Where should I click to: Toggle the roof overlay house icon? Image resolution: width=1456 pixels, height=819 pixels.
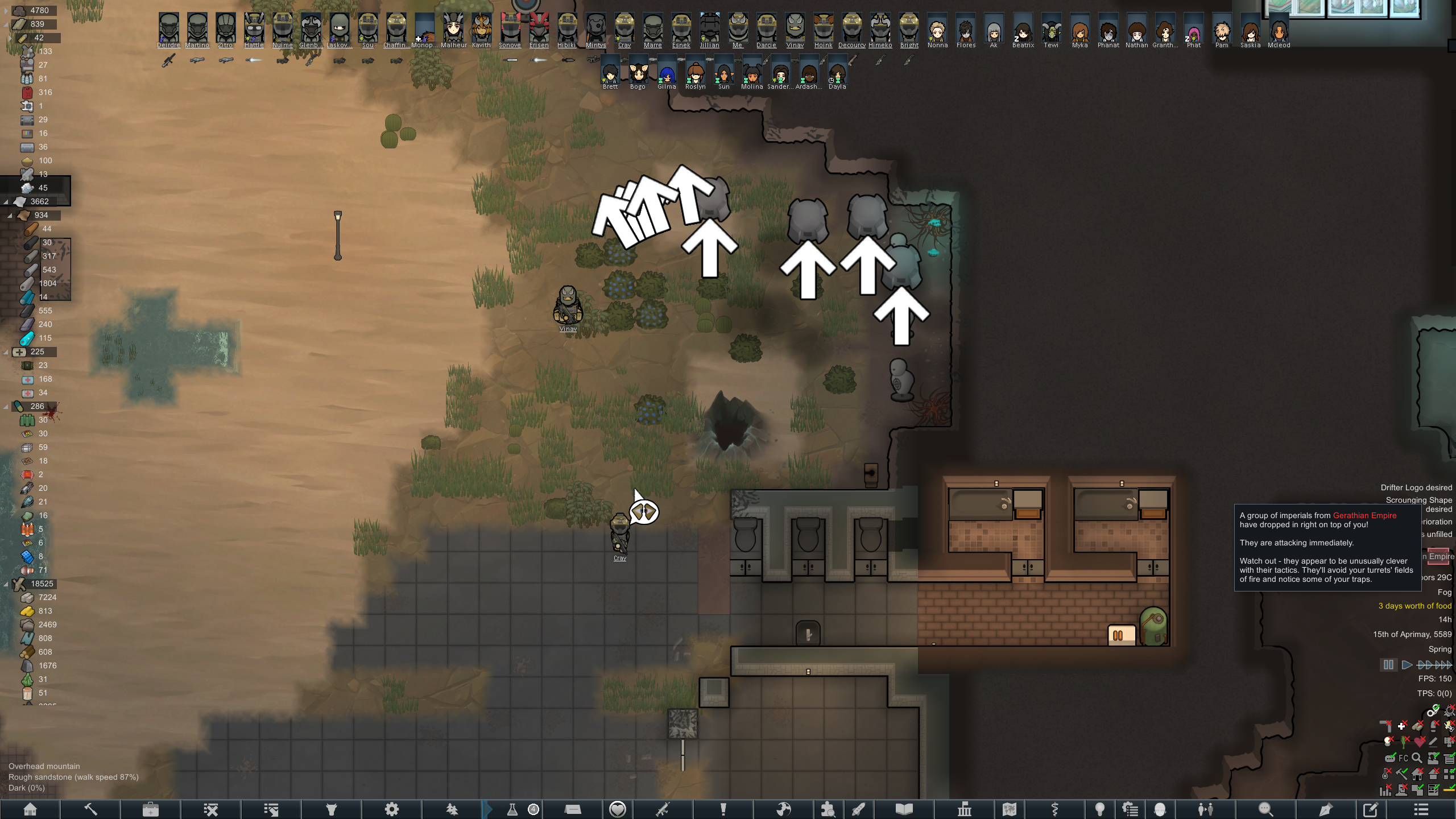click(x=1417, y=774)
